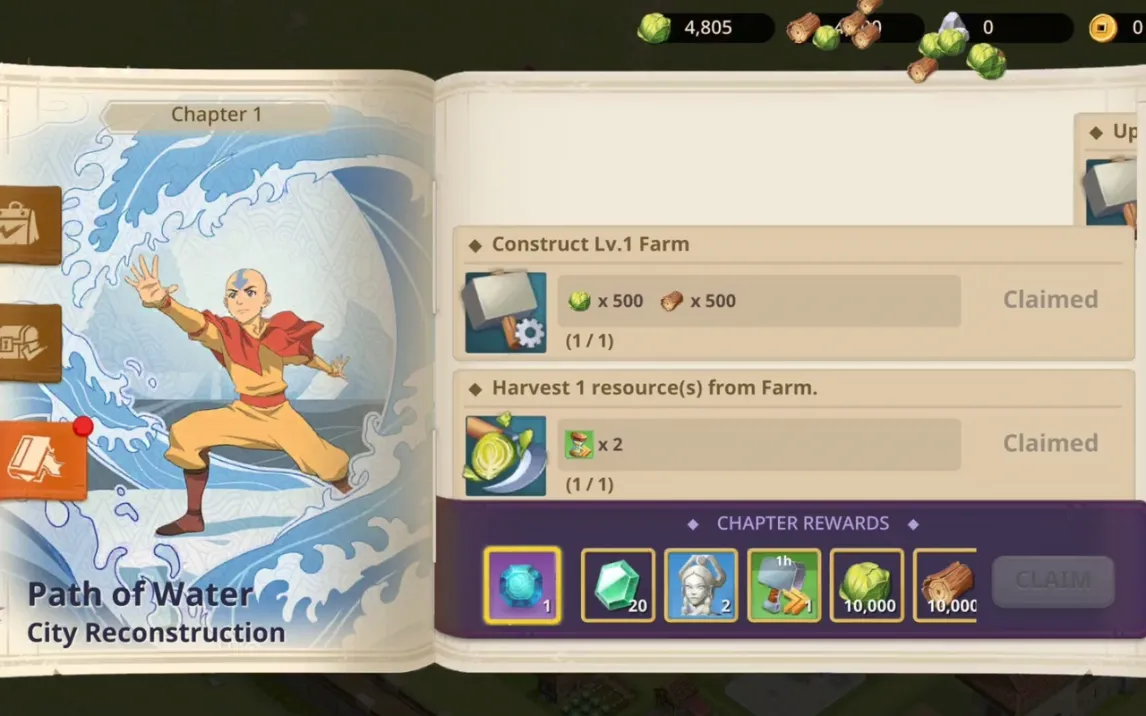This screenshot has height=716, width=1146.
Task: Select the 1h construction speedup reward
Action: point(784,586)
